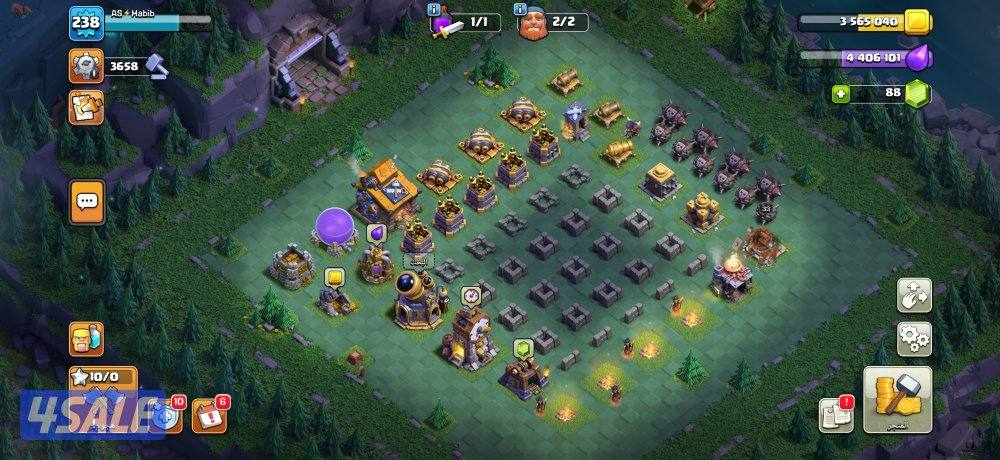The width and height of the screenshot is (1000, 460).
Task: Open the news scrolls with red alert
Action: click(836, 414)
